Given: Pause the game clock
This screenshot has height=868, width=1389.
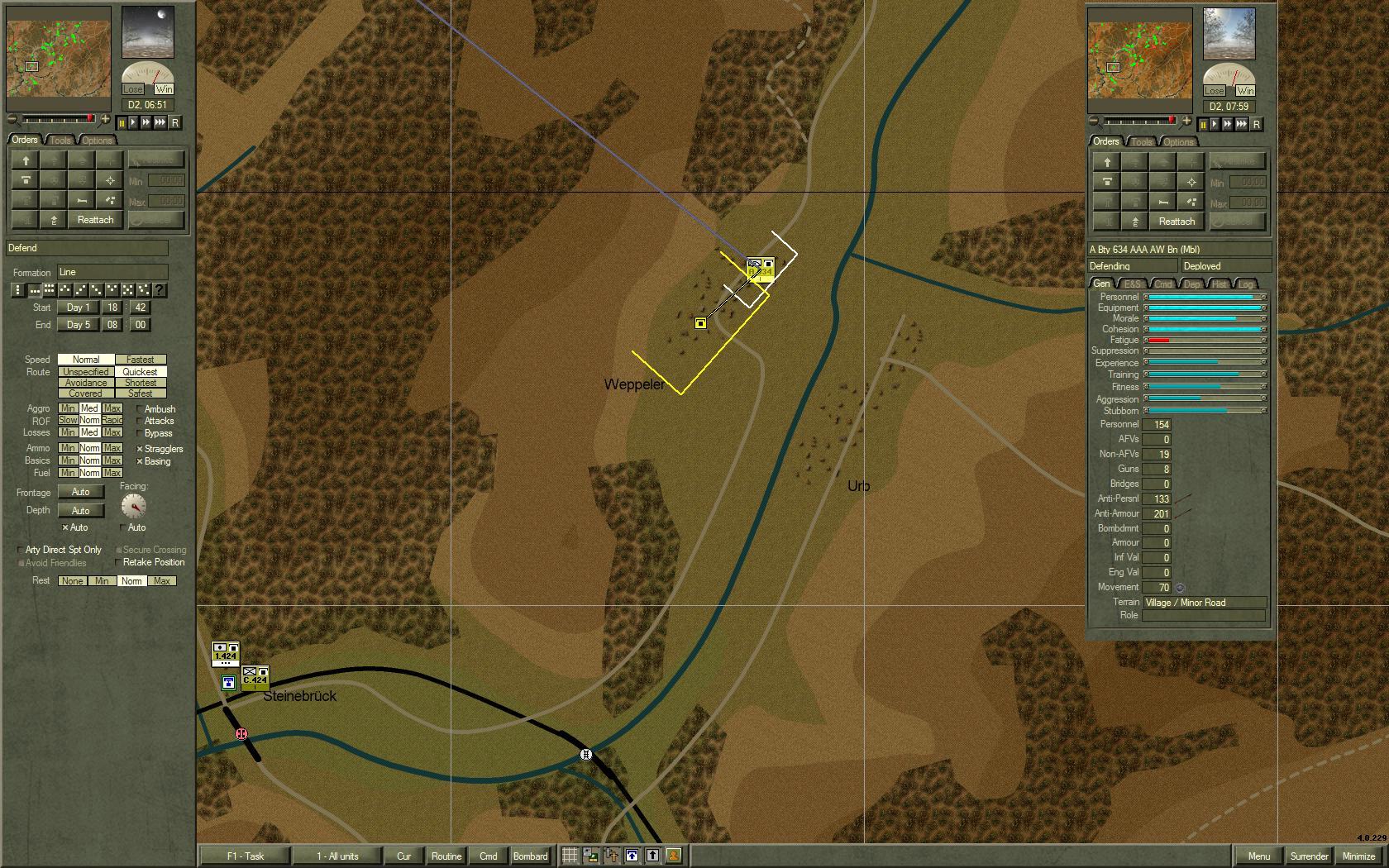Looking at the screenshot, I should 122,123.
